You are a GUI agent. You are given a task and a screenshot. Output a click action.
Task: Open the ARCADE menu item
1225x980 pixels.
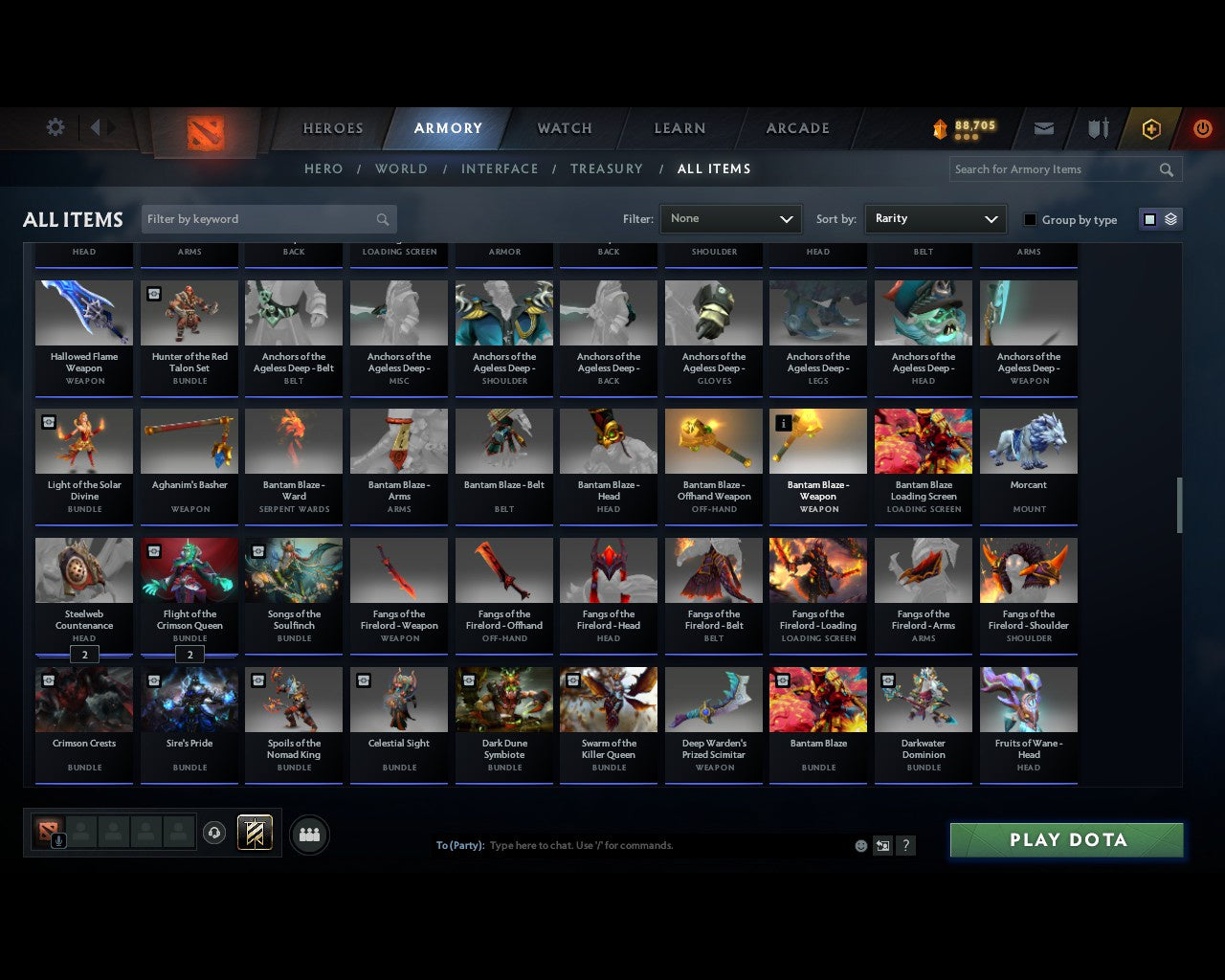coord(797,127)
